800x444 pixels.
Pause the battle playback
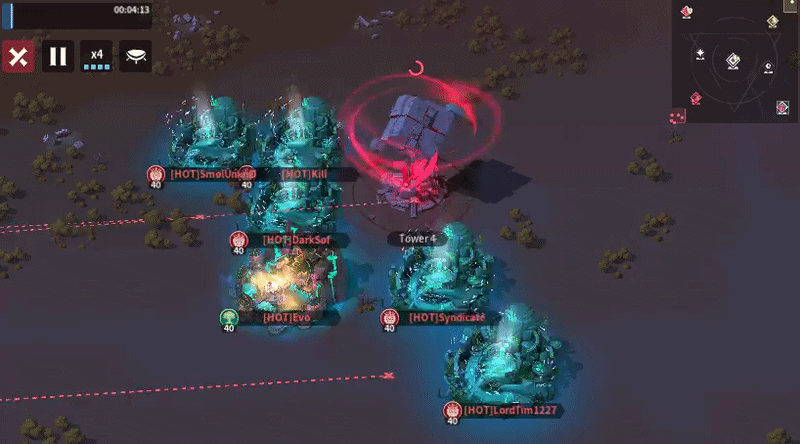pyautogui.click(x=58, y=56)
